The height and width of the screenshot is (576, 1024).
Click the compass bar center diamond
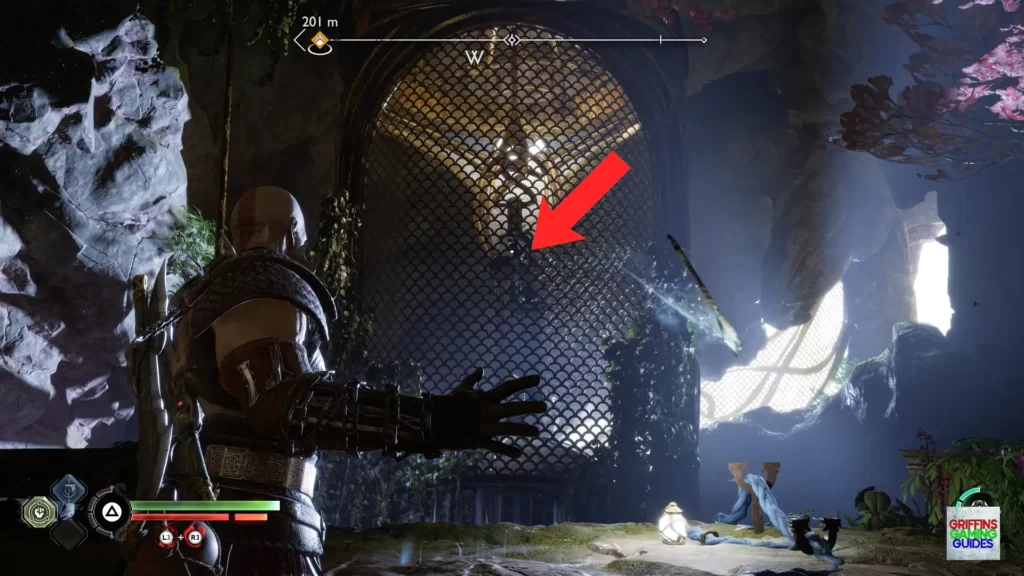[x=512, y=41]
